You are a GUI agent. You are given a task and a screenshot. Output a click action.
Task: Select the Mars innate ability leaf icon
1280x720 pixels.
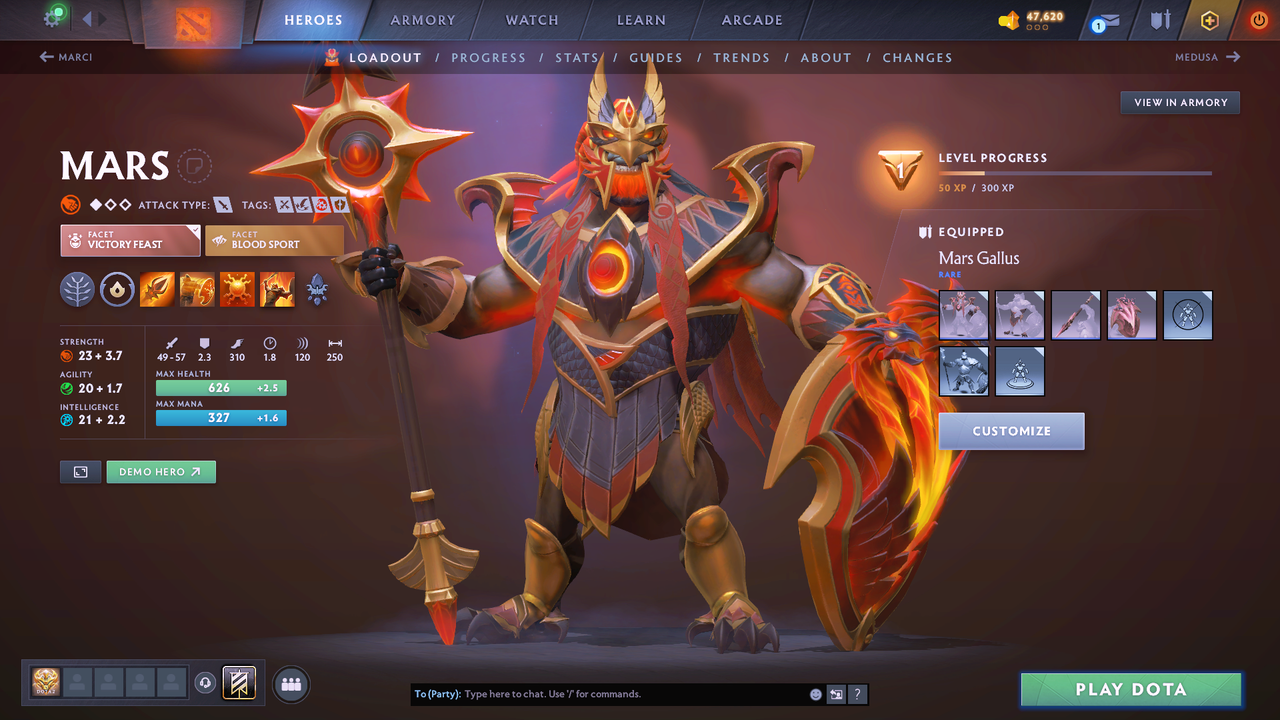(77, 290)
